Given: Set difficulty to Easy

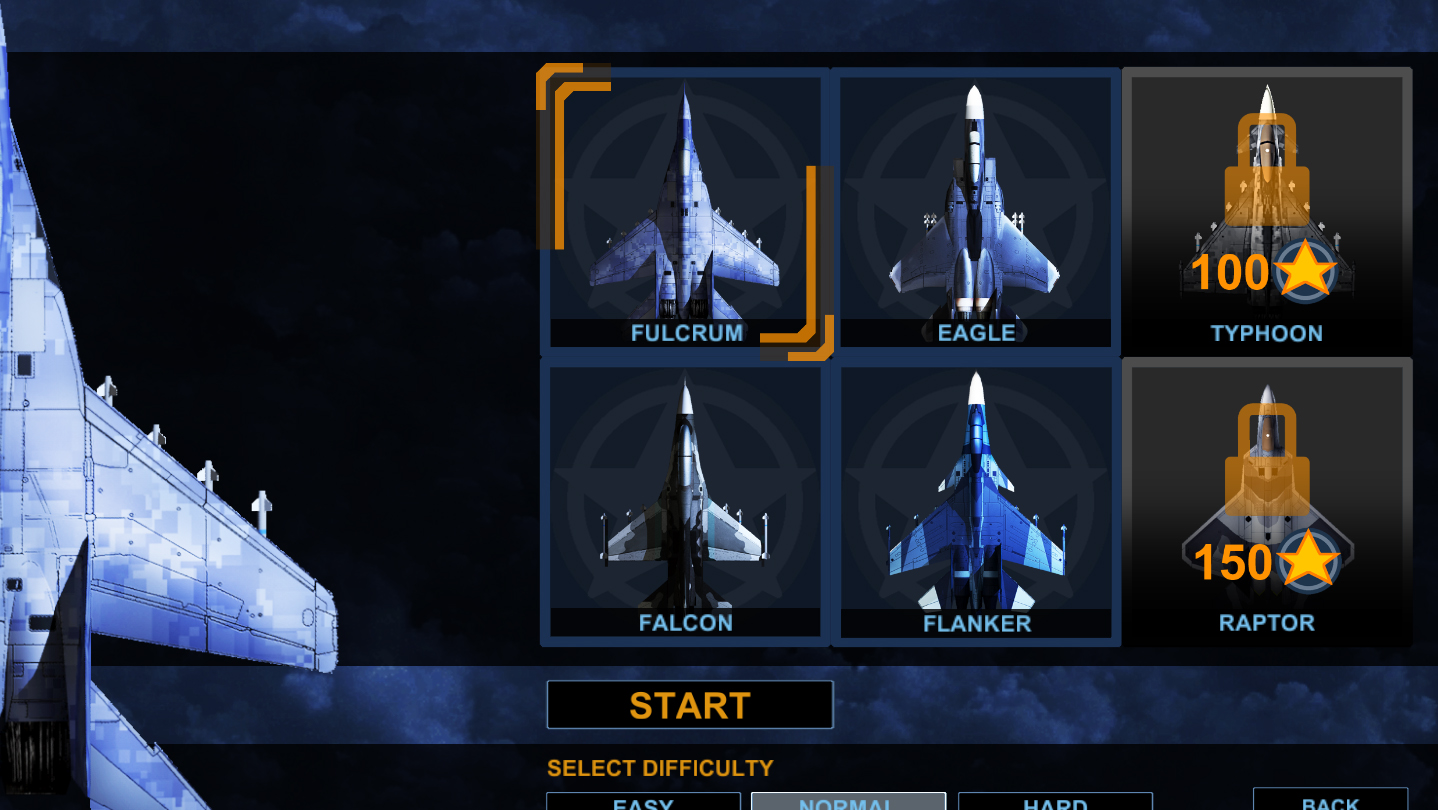Looking at the screenshot, I should (x=643, y=802).
